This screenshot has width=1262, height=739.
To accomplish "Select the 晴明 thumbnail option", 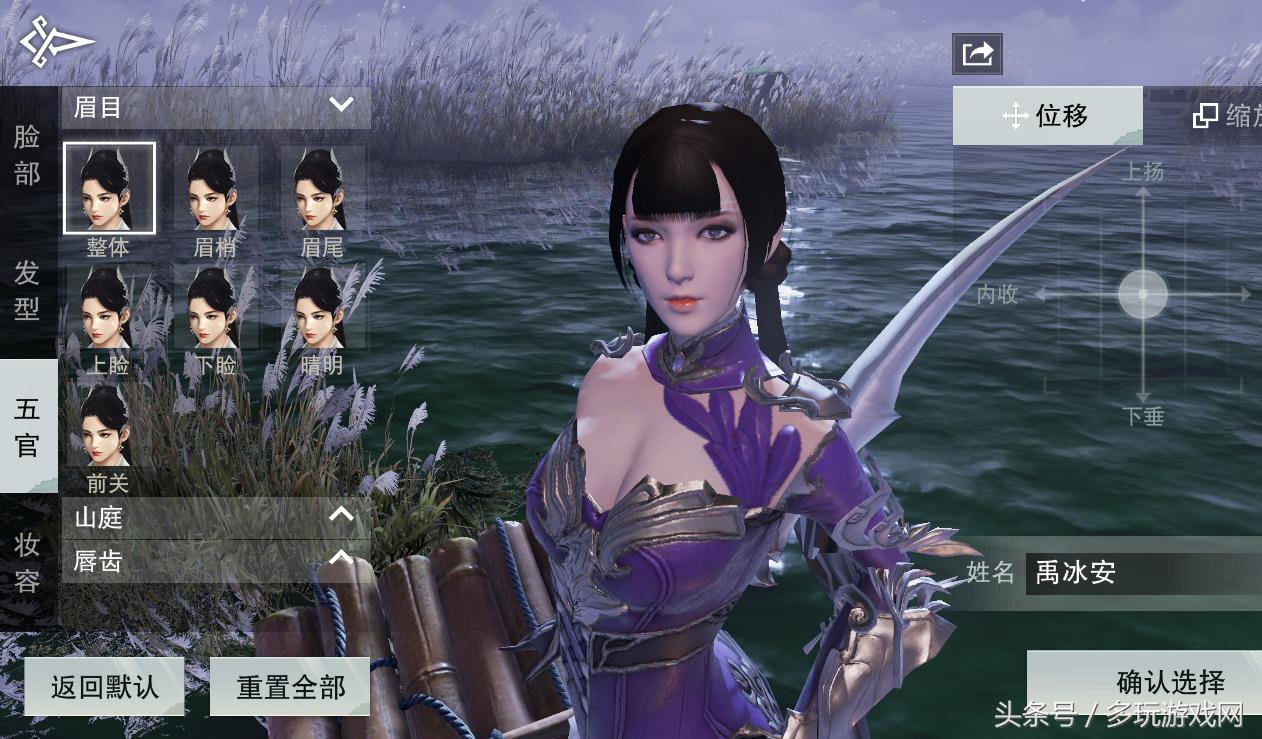I will point(322,308).
